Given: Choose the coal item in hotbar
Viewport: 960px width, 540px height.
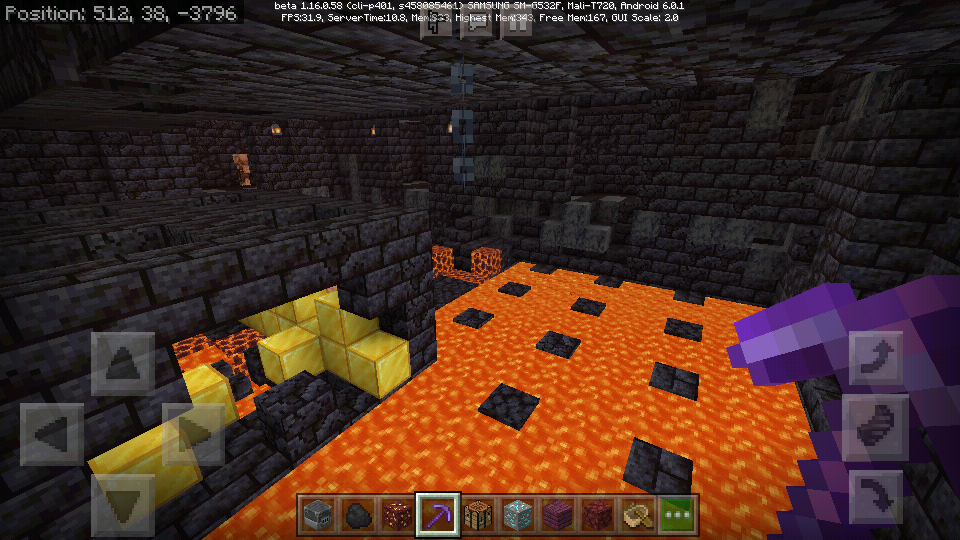Looking at the screenshot, I should point(358,514).
